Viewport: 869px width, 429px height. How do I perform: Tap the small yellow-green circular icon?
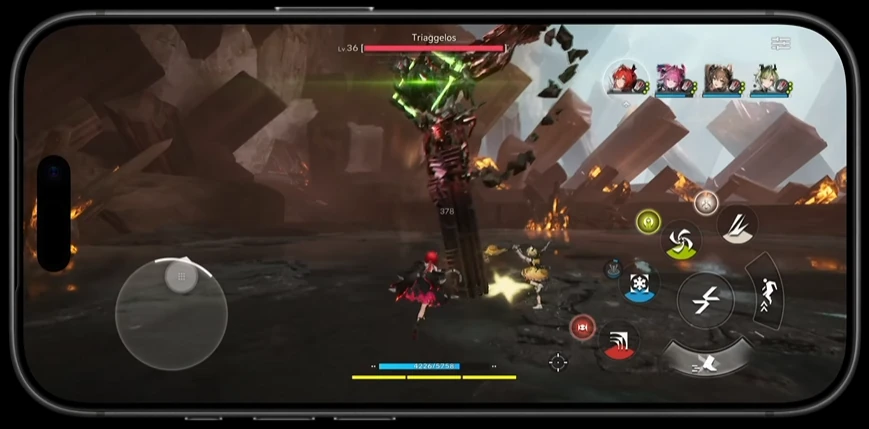[648, 220]
